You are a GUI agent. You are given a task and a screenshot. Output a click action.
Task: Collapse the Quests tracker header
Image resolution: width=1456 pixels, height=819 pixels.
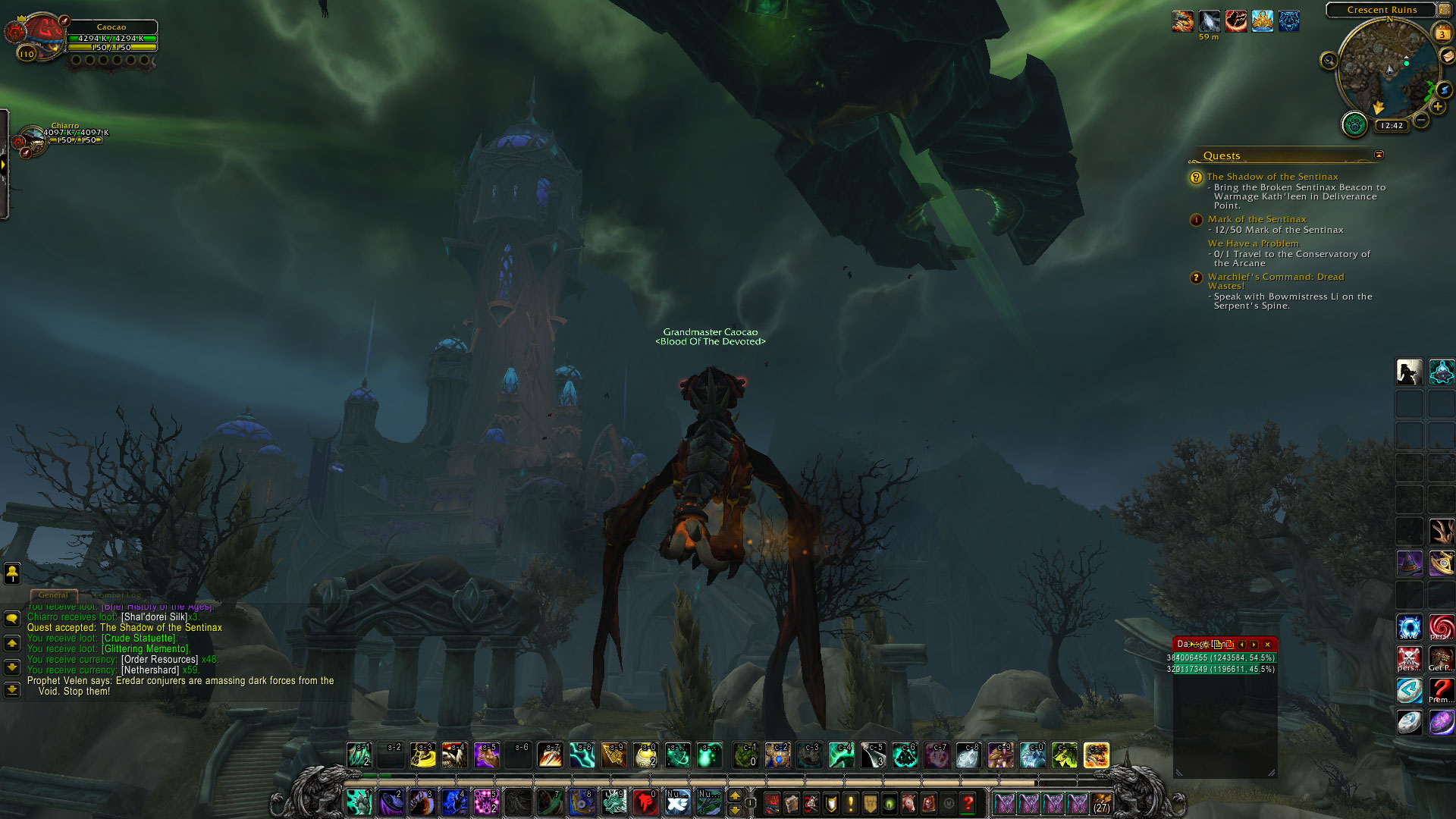pyautogui.click(x=1379, y=155)
